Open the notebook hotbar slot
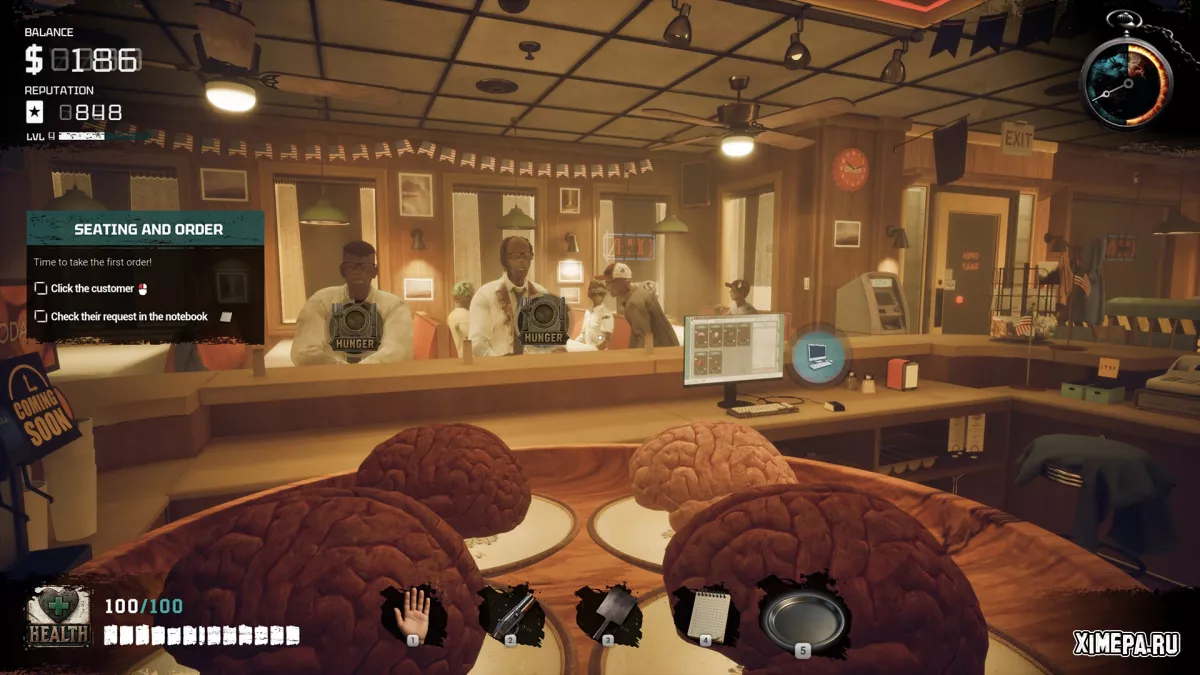The width and height of the screenshot is (1200, 675). (x=706, y=614)
